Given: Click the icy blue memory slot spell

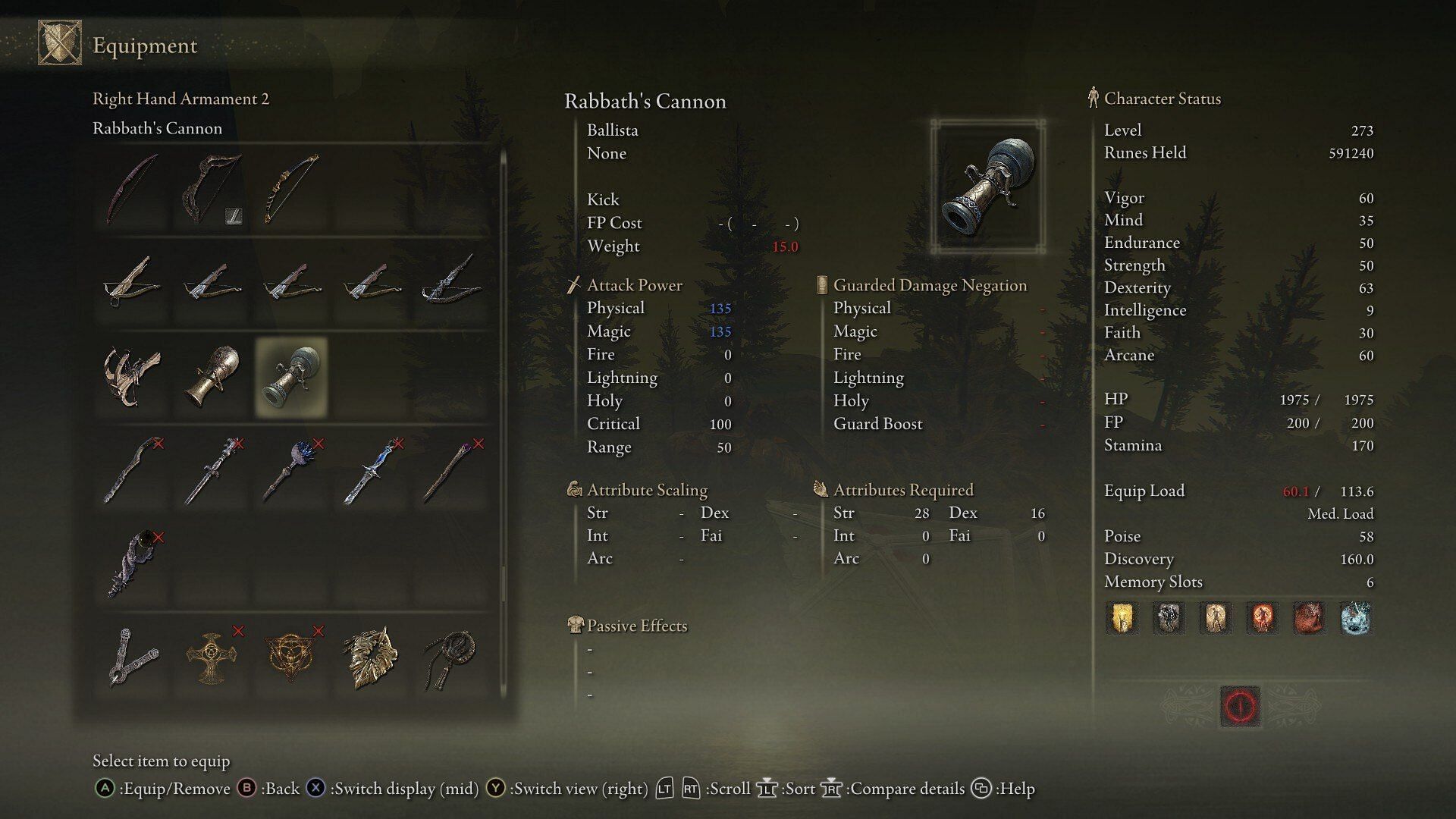Looking at the screenshot, I should 1356,618.
